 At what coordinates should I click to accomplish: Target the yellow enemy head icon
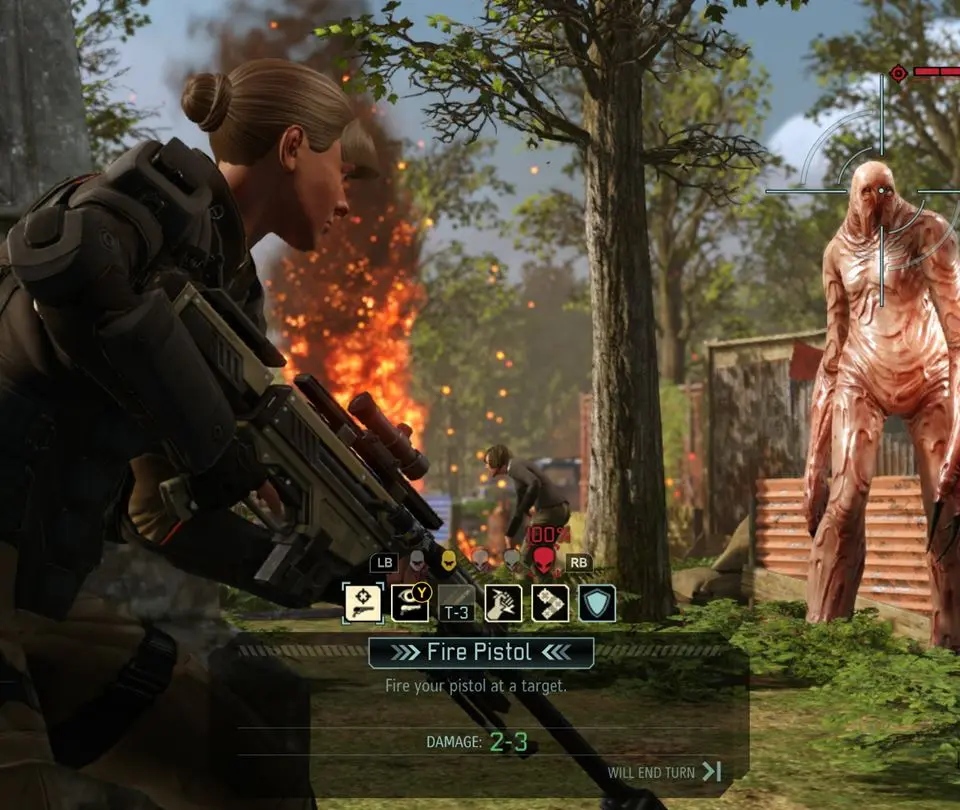tap(449, 561)
